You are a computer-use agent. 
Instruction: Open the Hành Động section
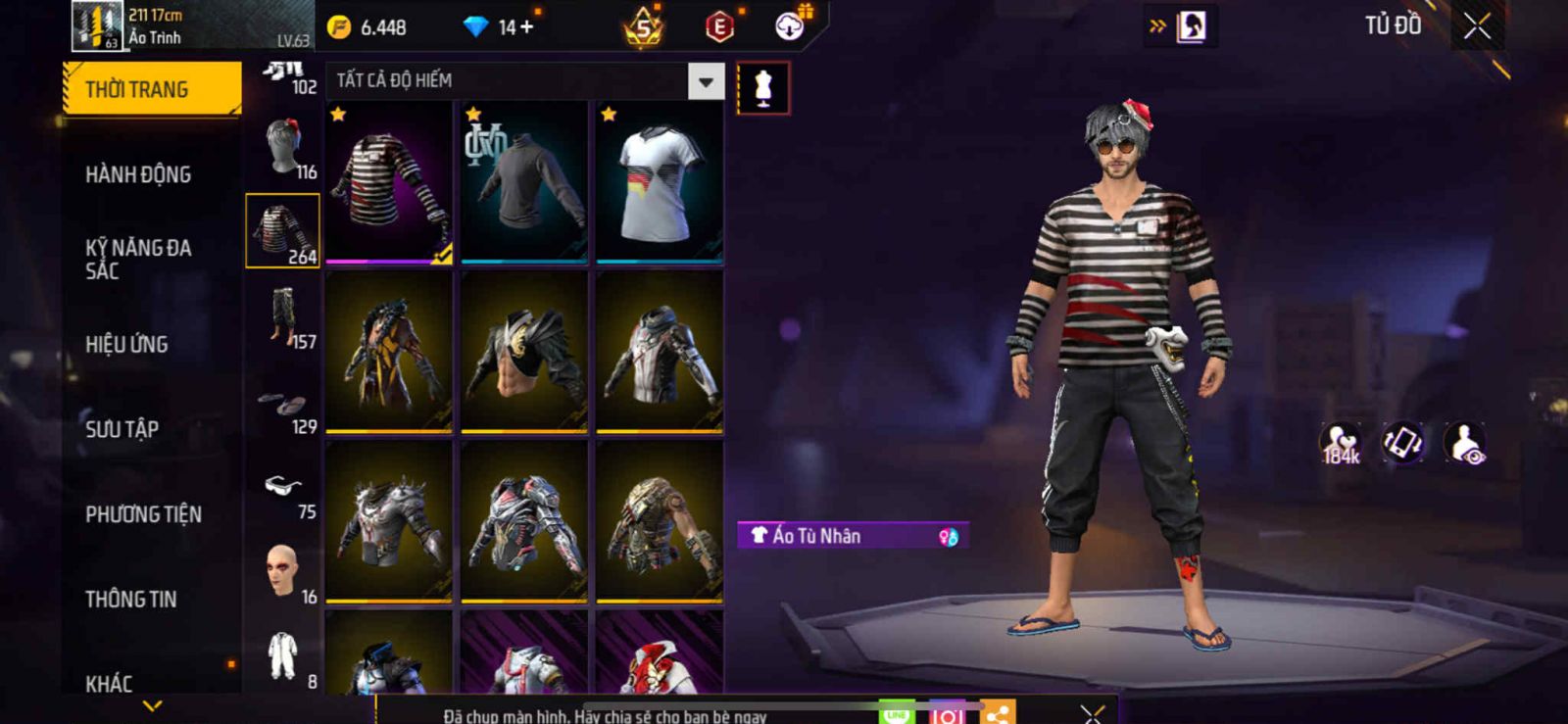pyautogui.click(x=138, y=174)
